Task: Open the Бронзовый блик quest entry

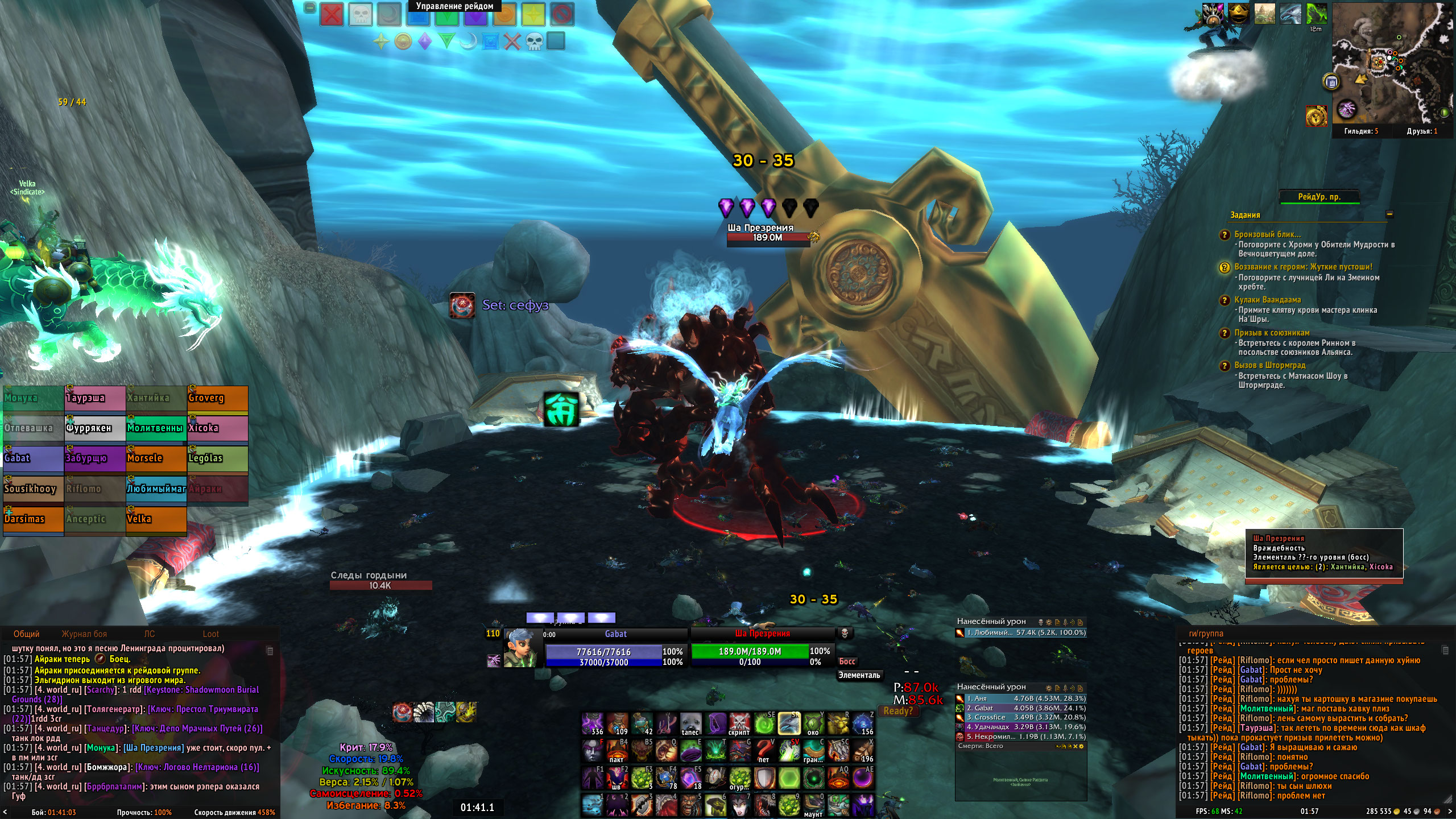Action: [1267, 234]
